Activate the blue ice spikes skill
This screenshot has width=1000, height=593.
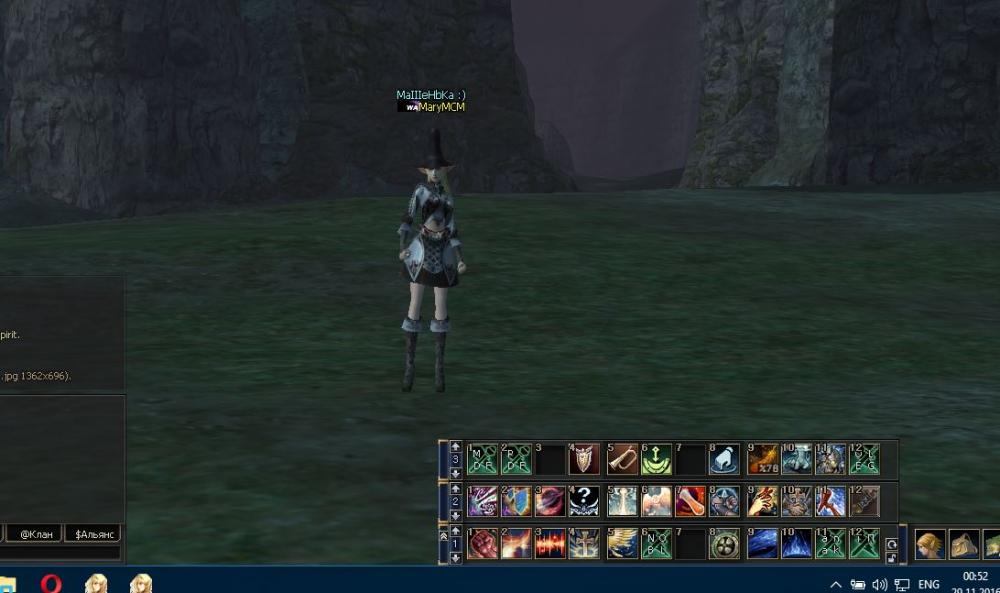tap(796, 543)
